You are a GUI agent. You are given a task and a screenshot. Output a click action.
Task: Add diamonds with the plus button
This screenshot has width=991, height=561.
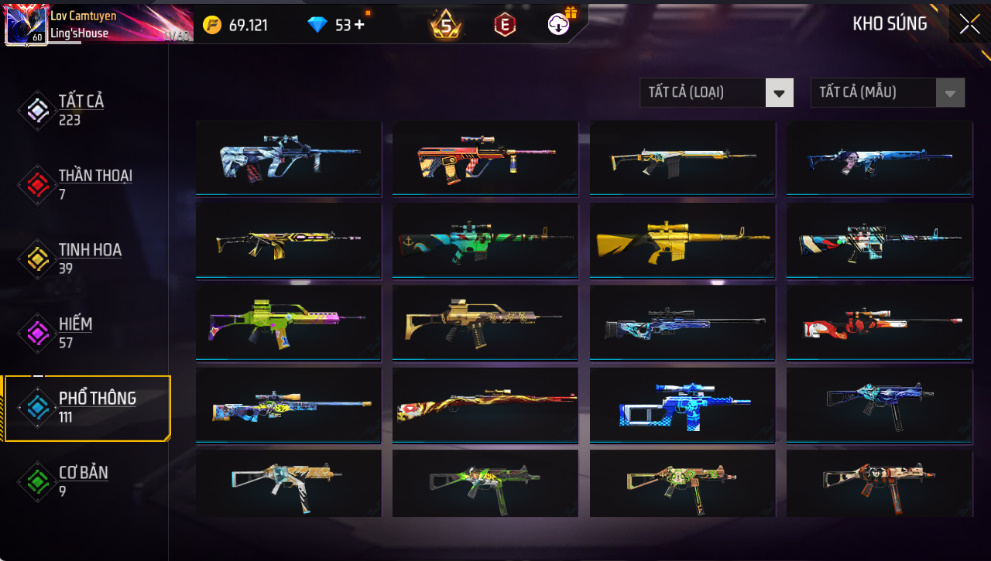coord(359,25)
